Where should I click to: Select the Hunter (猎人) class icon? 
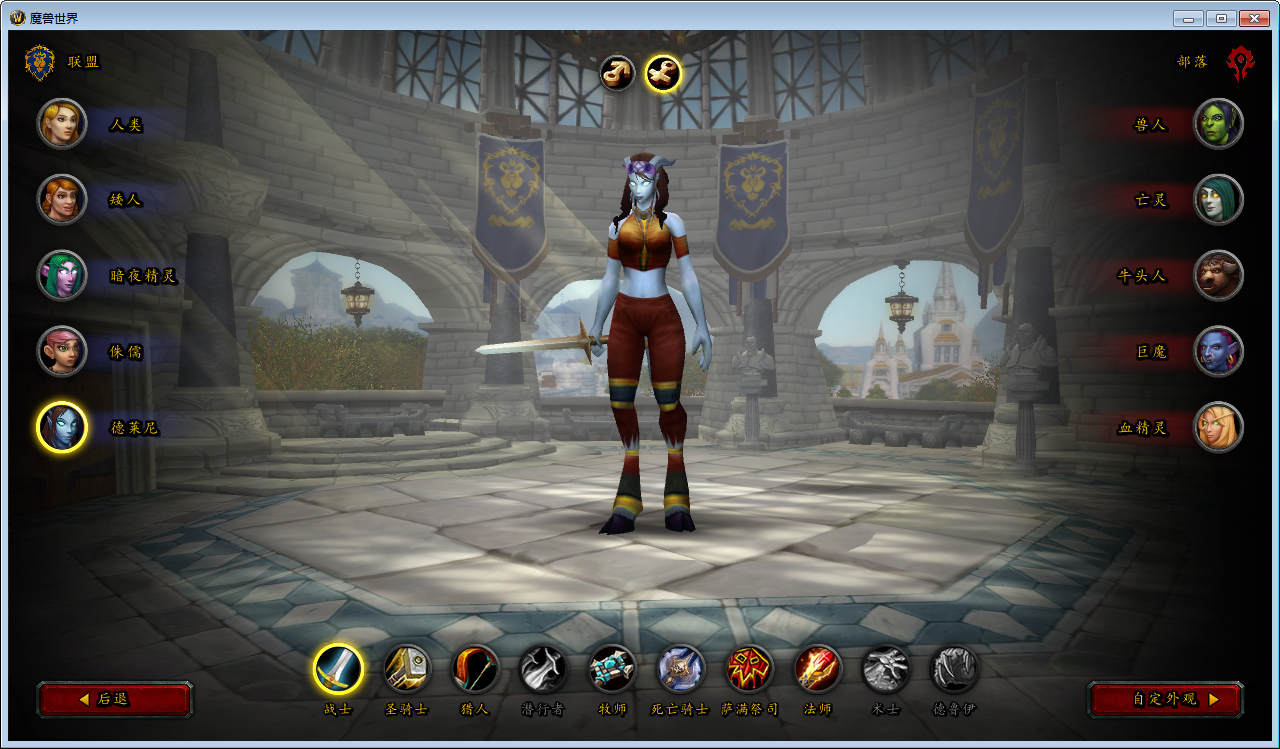coord(475,669)
